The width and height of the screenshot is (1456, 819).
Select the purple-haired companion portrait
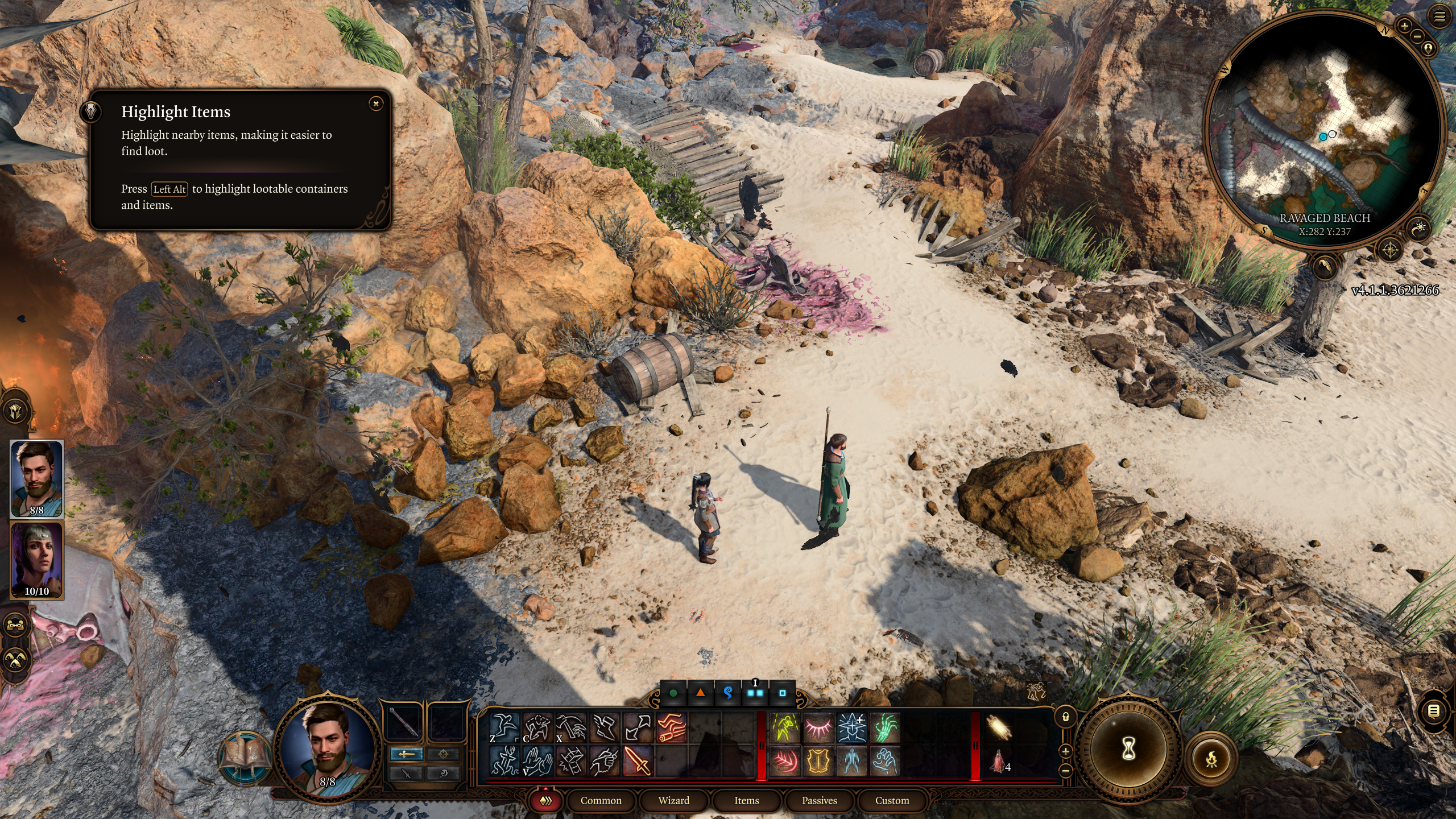(37, 560)
